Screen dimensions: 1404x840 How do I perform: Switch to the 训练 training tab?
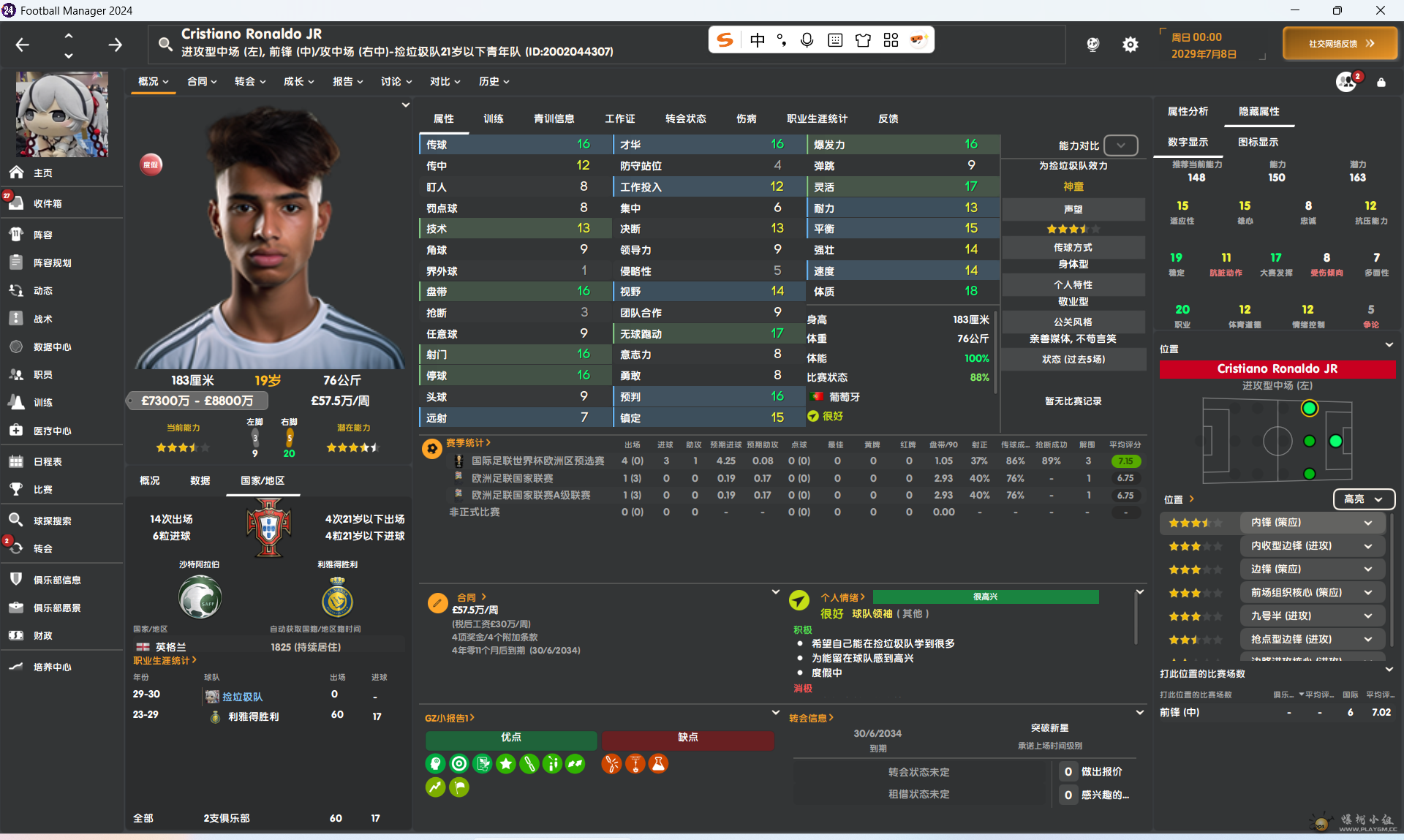tap(493, 119)
